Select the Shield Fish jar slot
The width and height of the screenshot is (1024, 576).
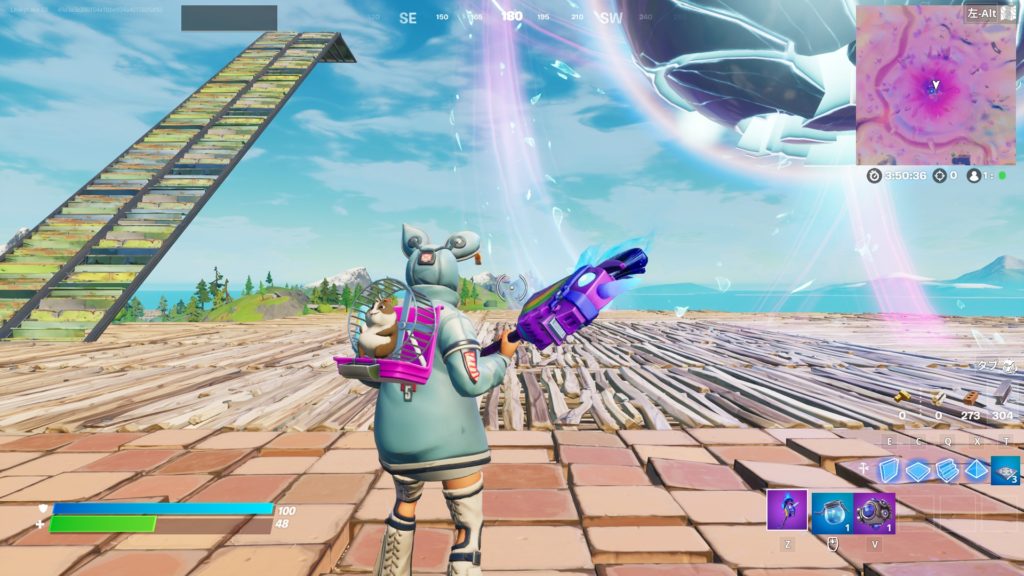point(831,511)
